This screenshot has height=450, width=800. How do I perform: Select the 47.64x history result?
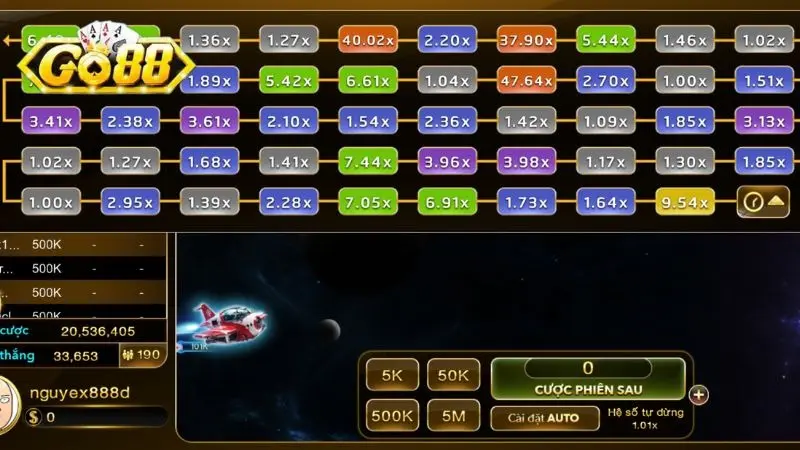(x=527, y=81)
